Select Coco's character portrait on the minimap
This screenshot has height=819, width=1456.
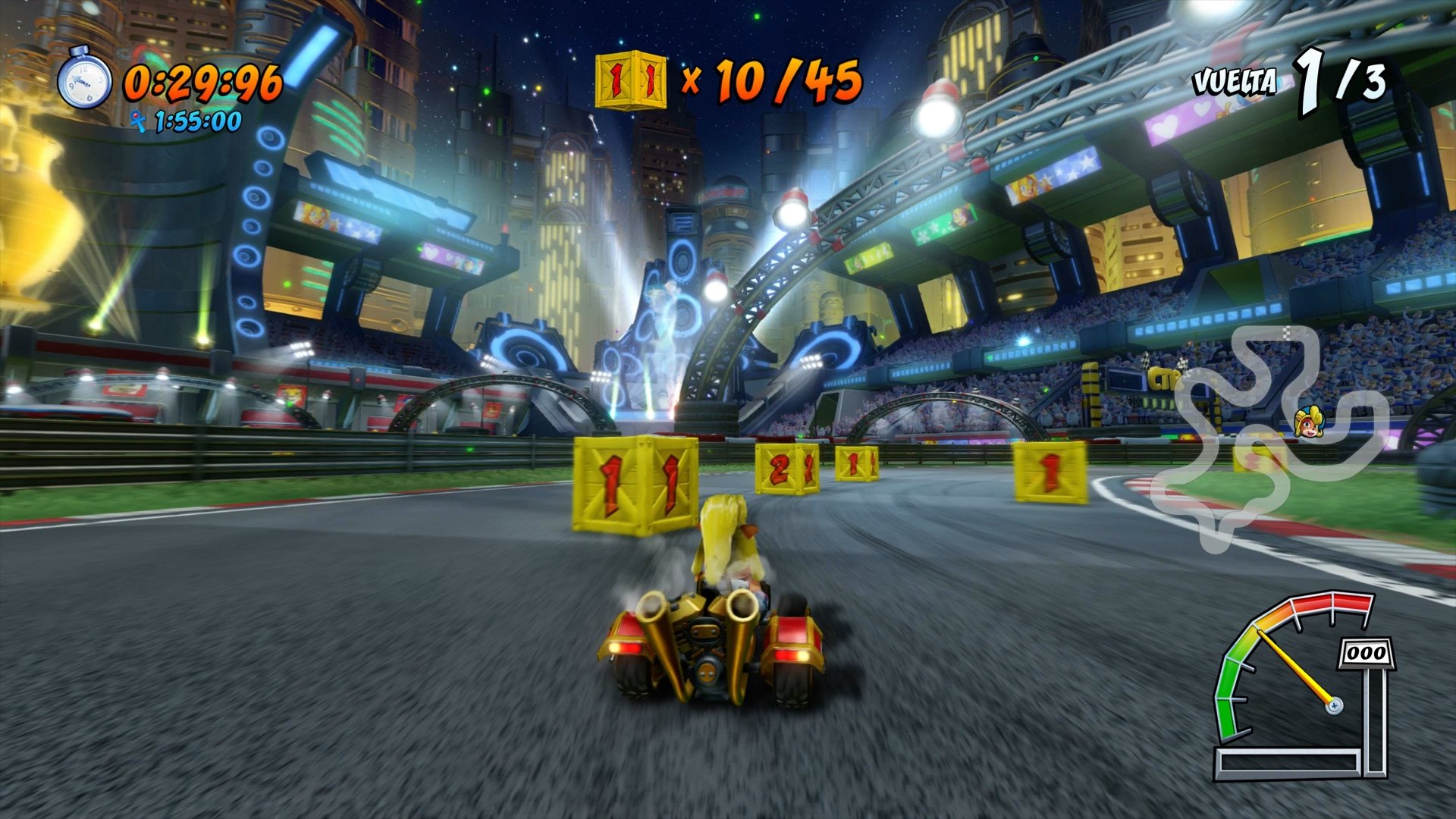click(x=1308, y=421)
